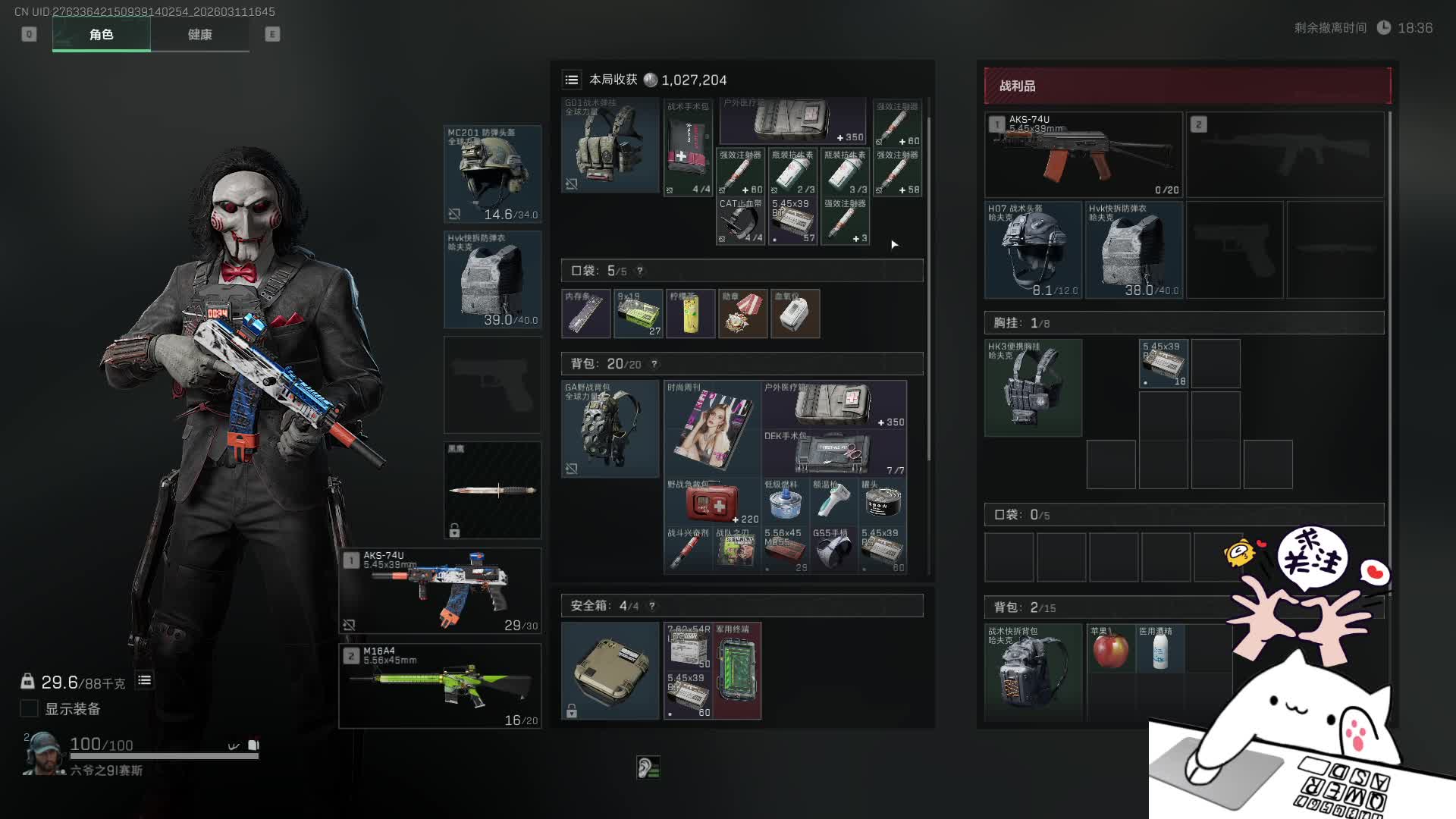The width and height of the screenshot is (1456, 819).
Task: Pick the 野战急救包 in backpack
Action: point(712,501)
